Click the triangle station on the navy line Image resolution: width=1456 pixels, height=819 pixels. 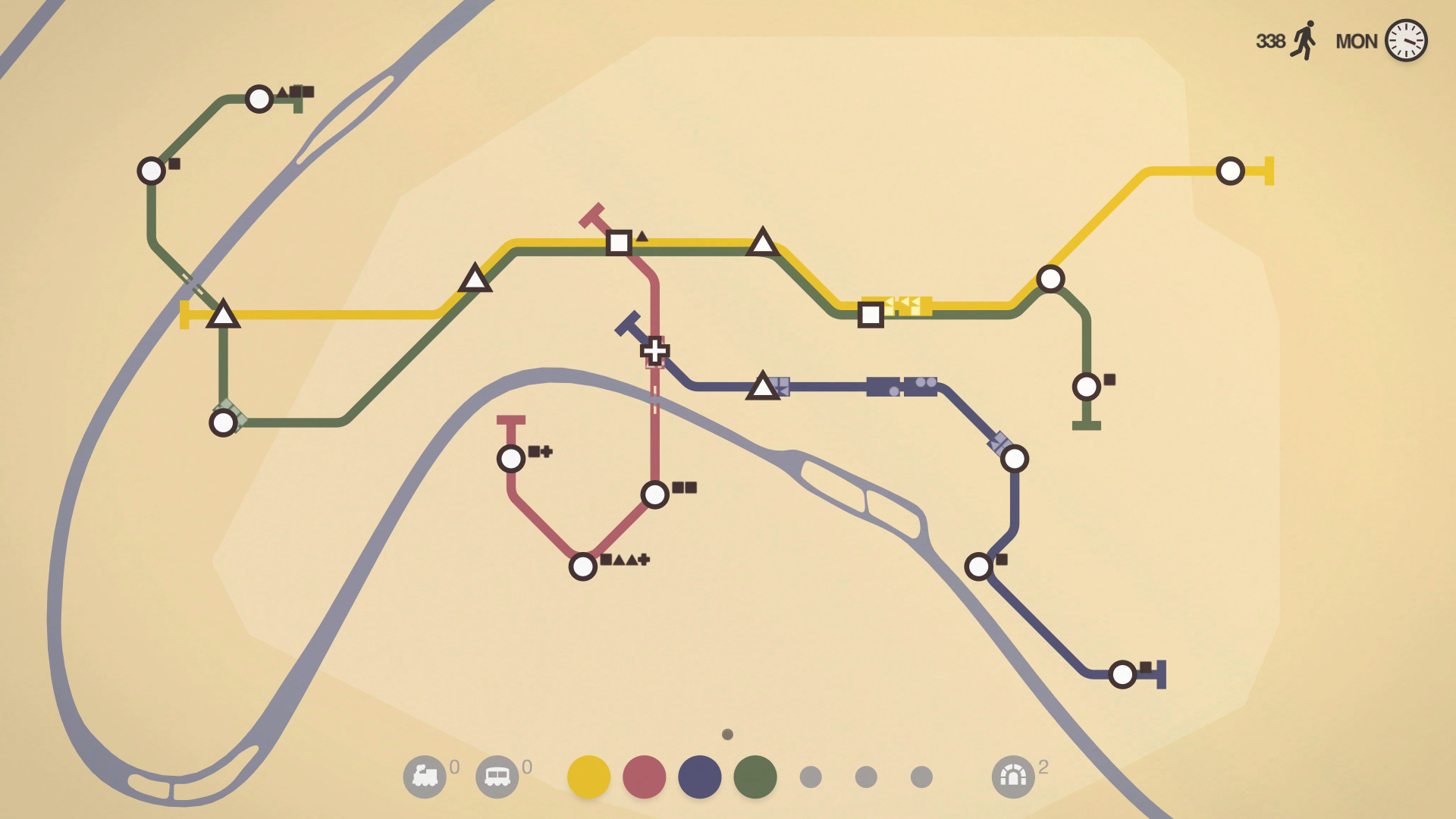[x=762, y=385]
